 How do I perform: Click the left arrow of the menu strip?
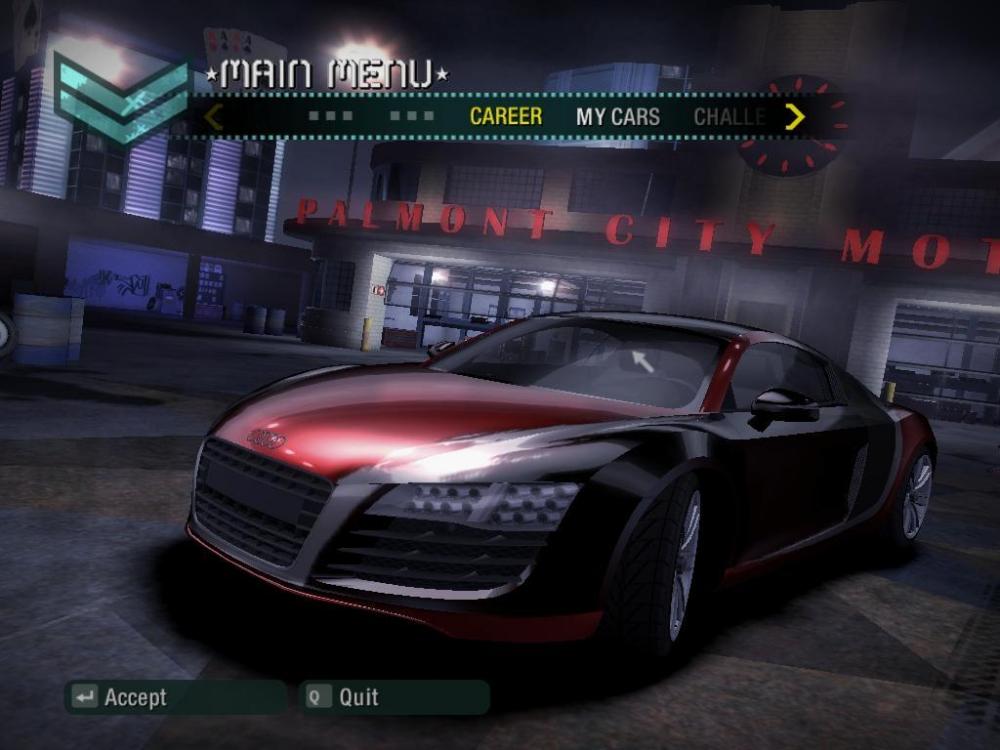213,117
